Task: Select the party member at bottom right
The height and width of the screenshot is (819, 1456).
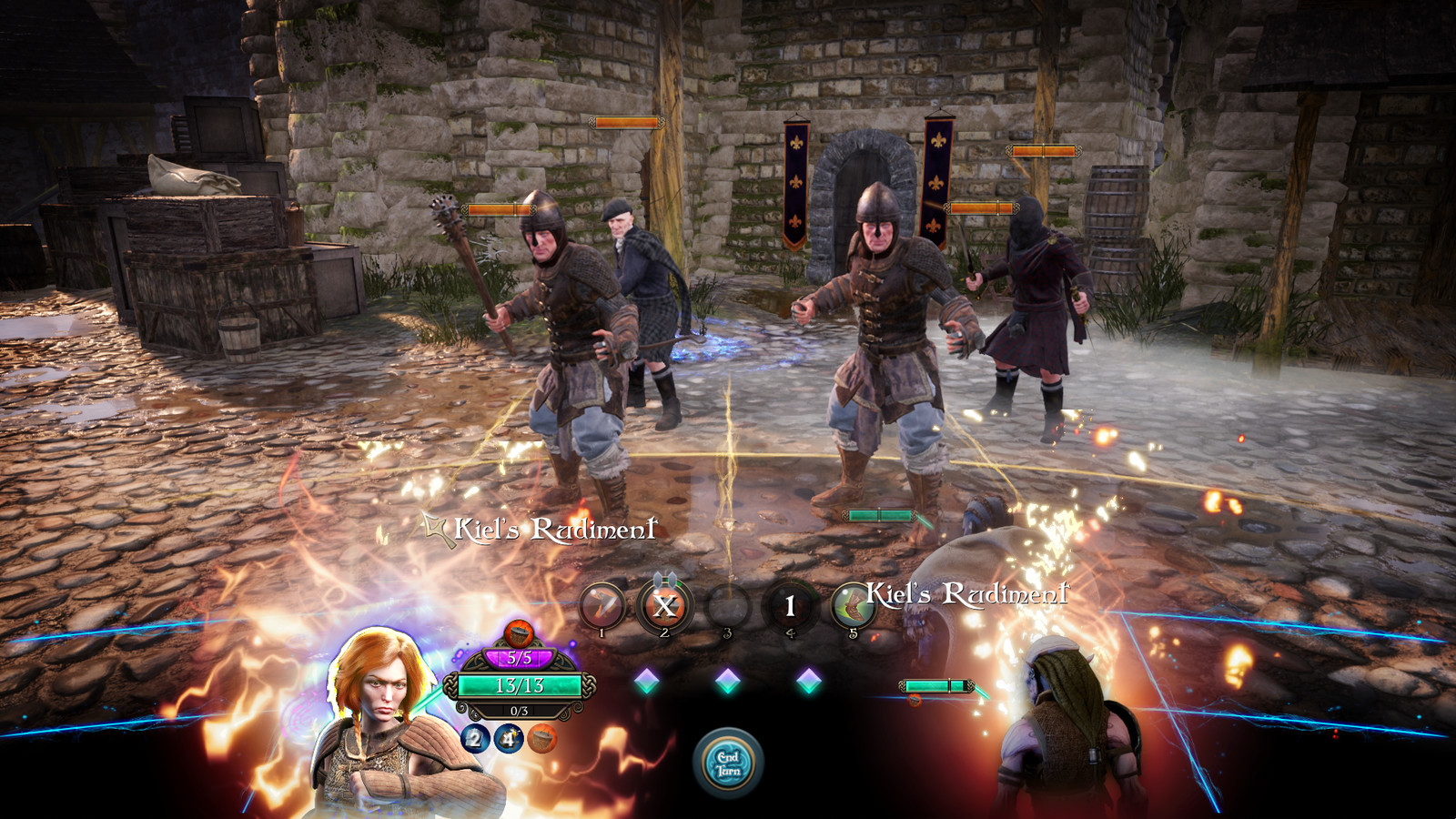Action: click(x=1065, y=737)
